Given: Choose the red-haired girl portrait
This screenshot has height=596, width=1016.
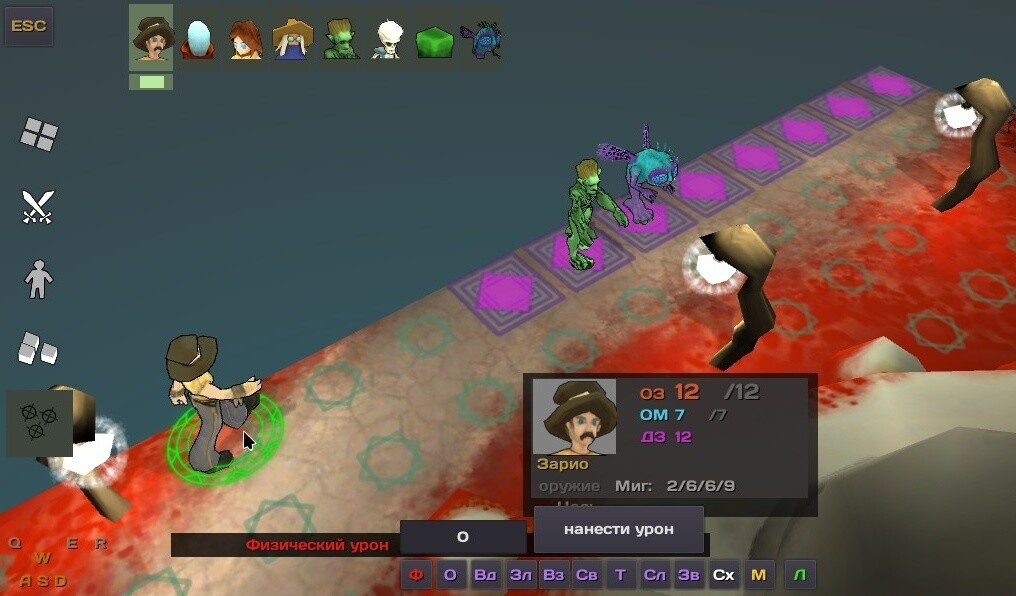Looking at the screenshot, I should pos(245,38).
